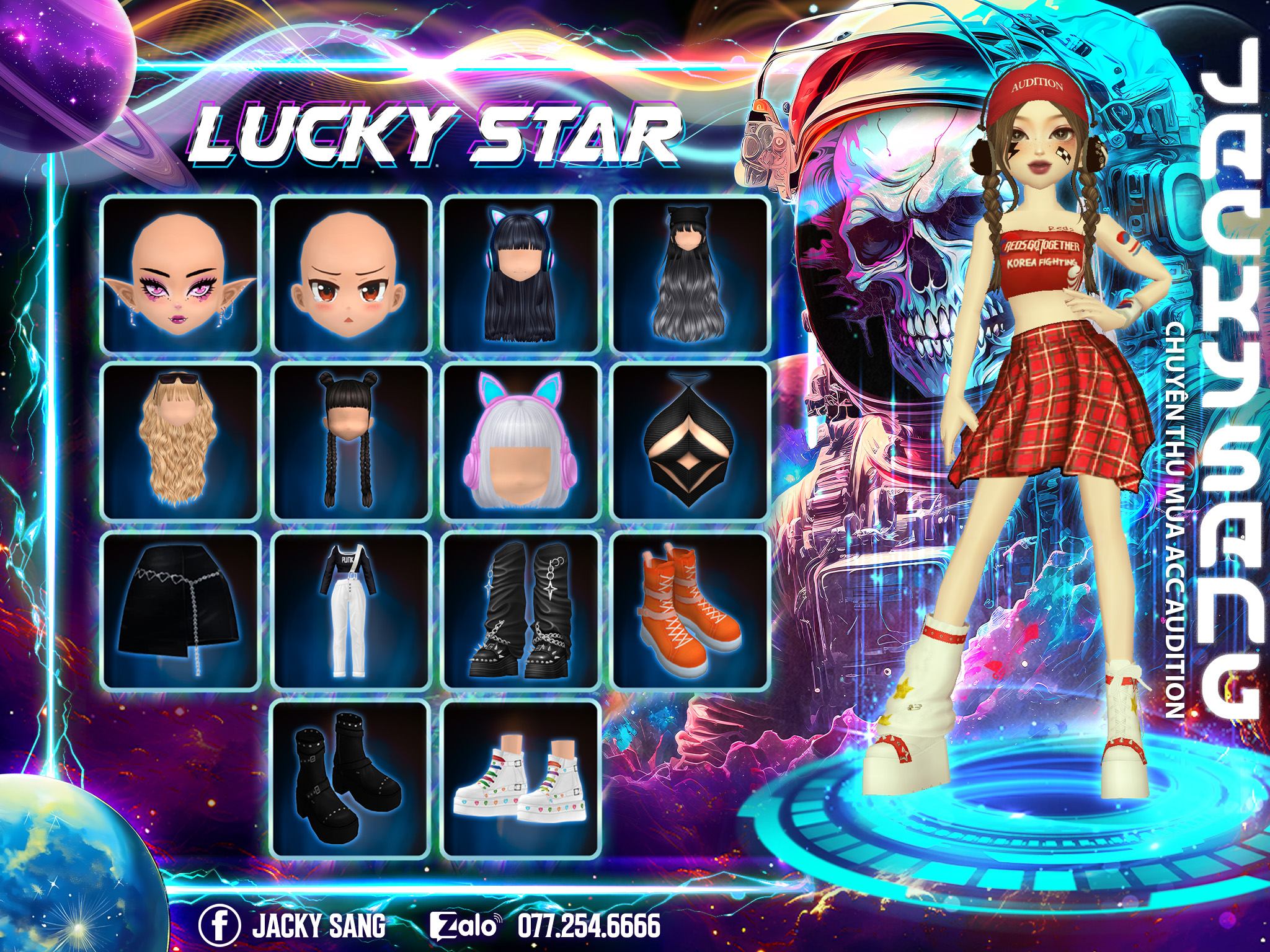Select black twin braids with buns hairstyle

(351, 442)
